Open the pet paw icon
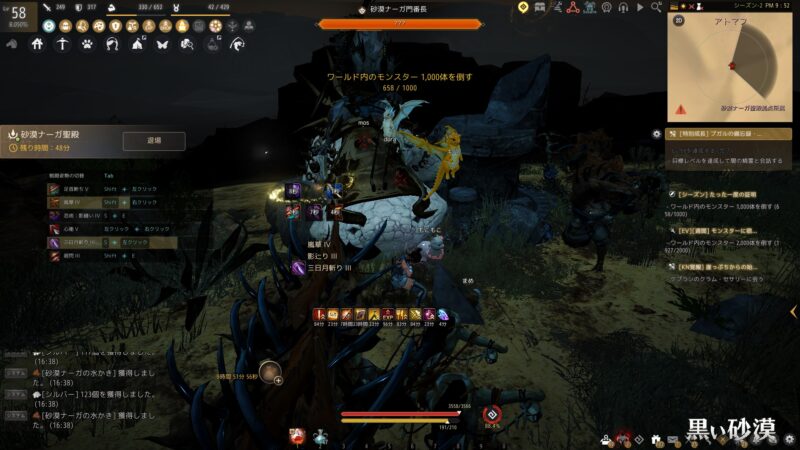Viewport: 800px width, 450px height. click(87, 44)
